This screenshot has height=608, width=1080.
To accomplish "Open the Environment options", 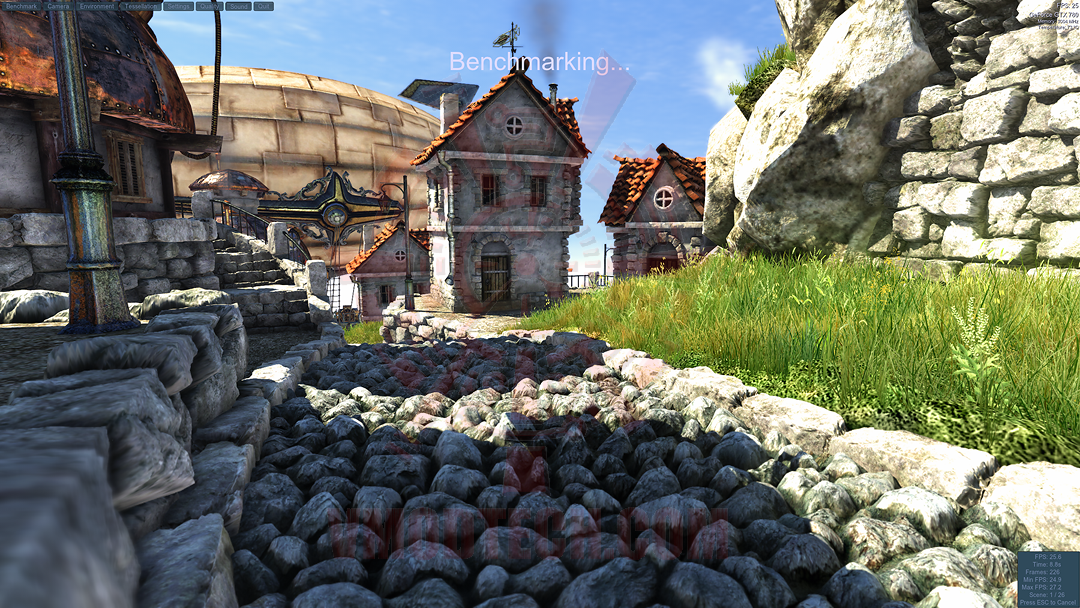I will (96, 6).
